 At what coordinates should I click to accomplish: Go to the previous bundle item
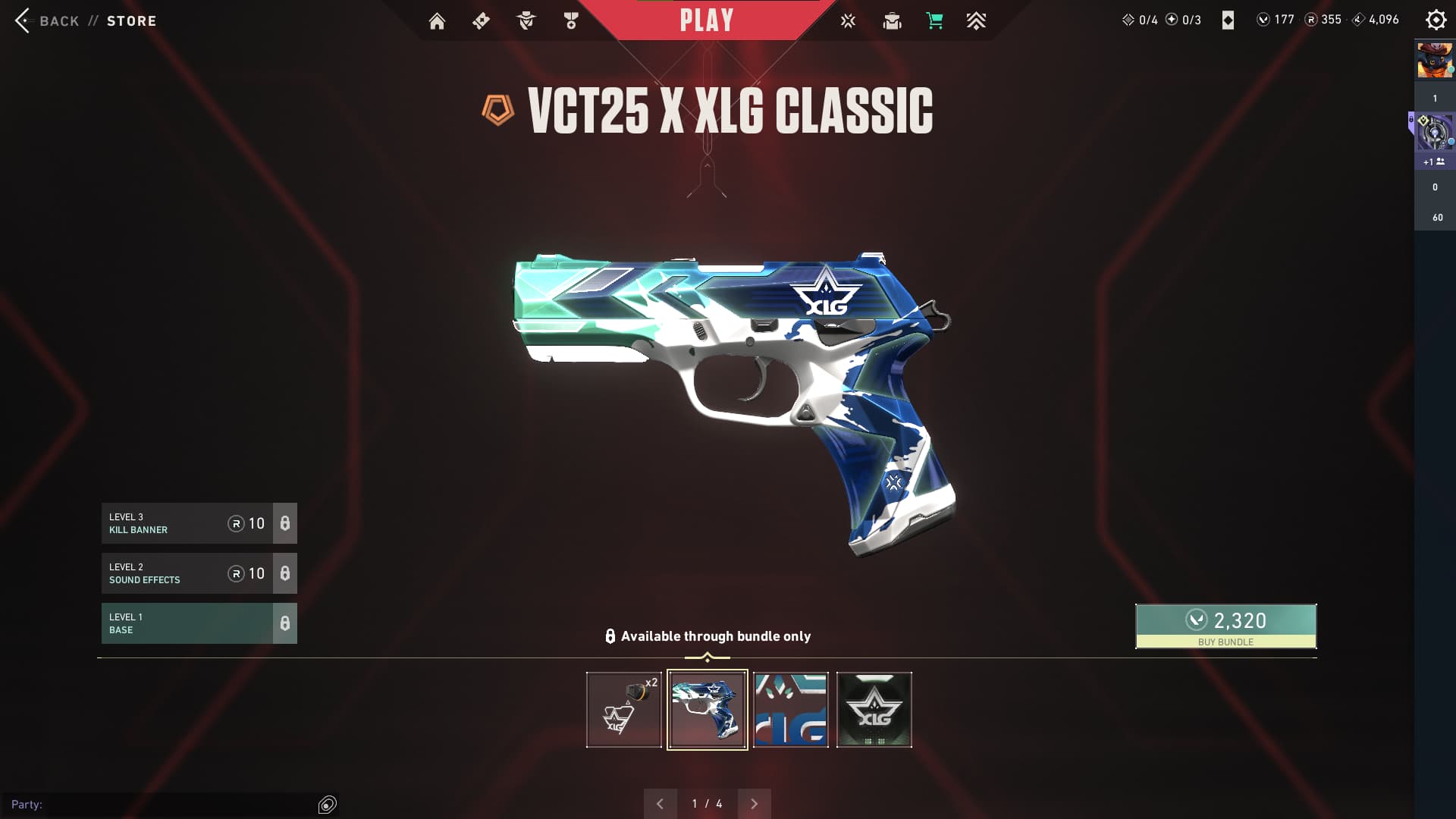coord(660,804)
